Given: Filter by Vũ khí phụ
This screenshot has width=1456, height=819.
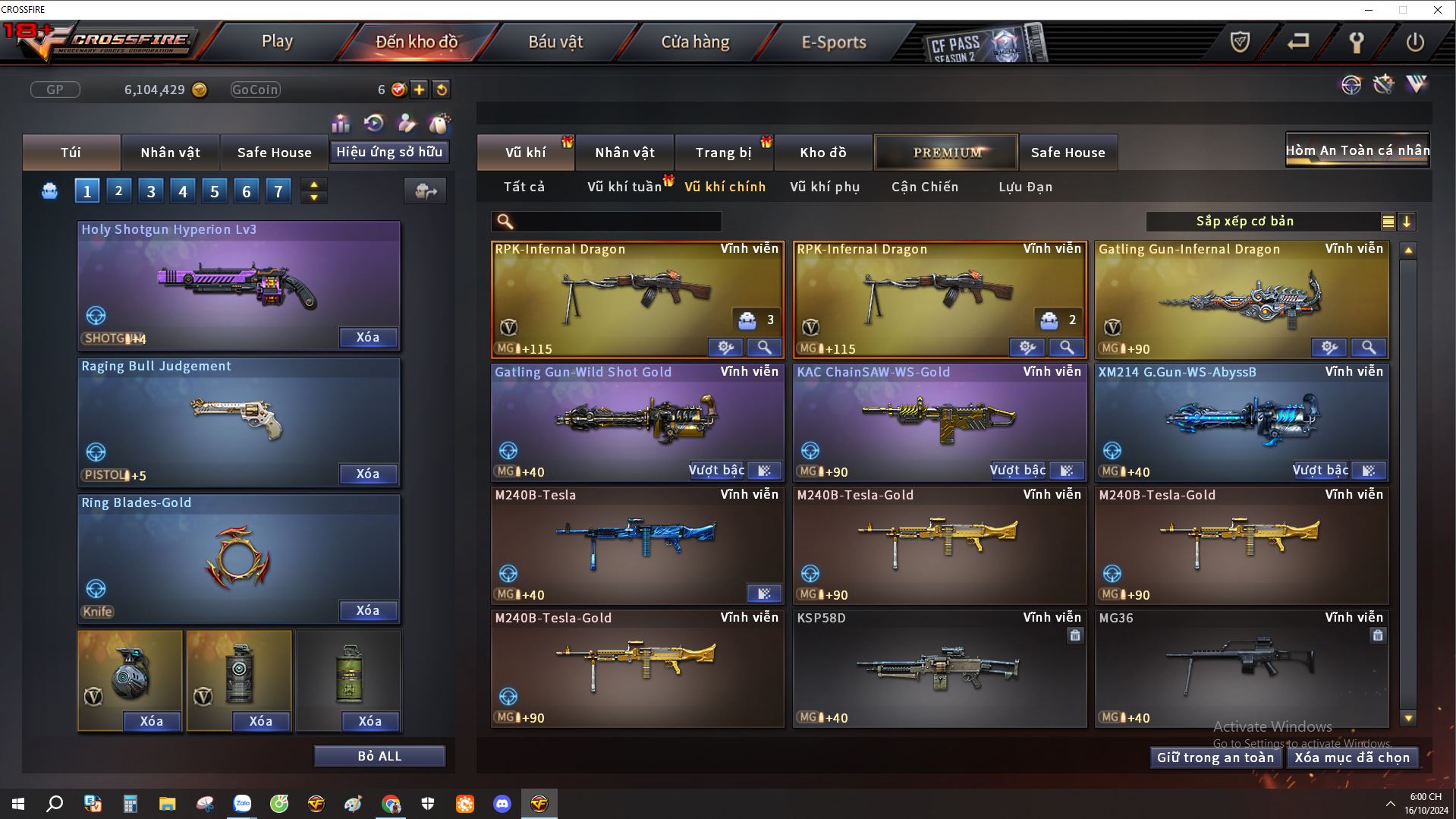Looking at the screenshot, I should point(825,187).
